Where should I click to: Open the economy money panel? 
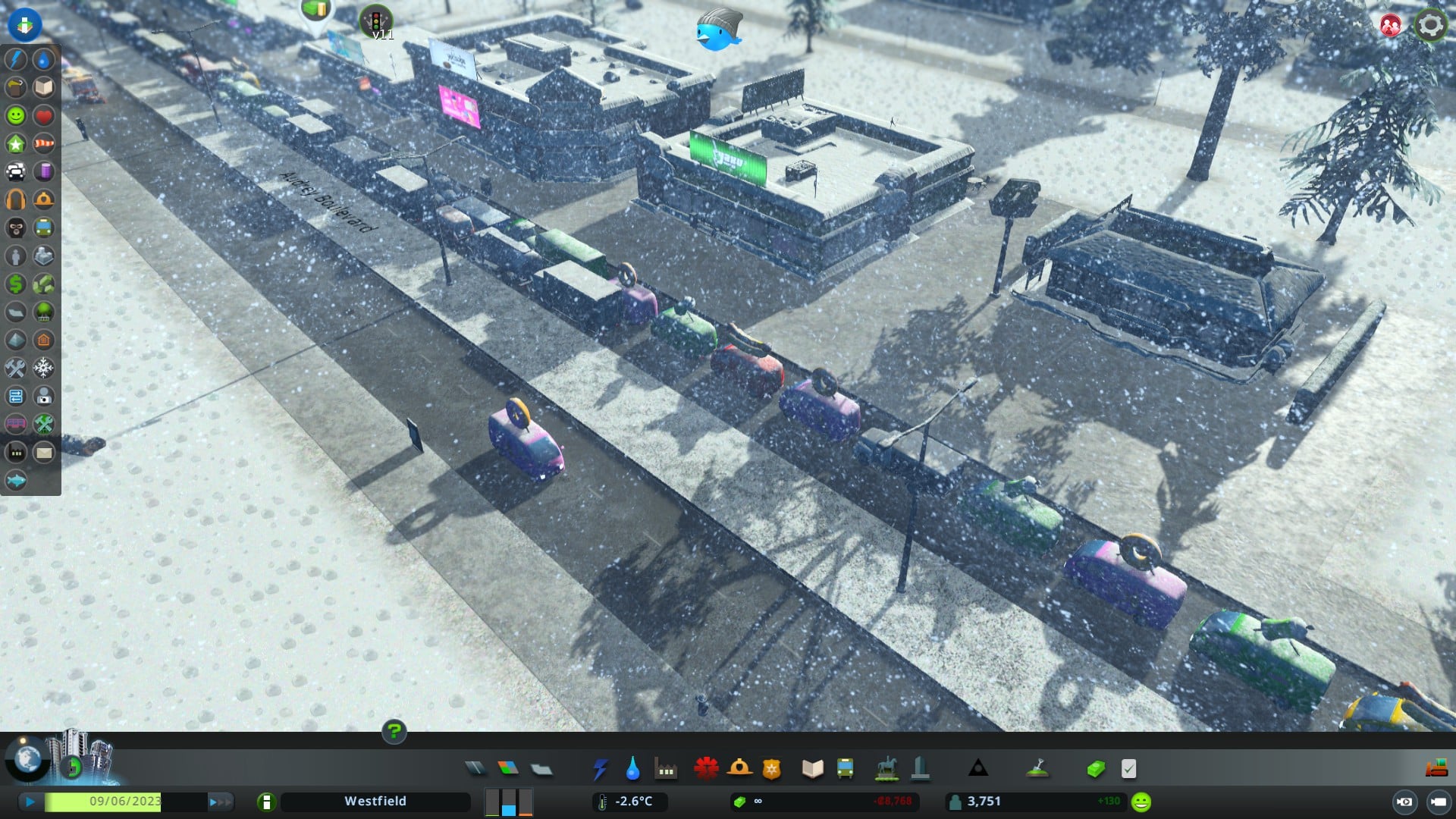click(x=1095, y=769)
